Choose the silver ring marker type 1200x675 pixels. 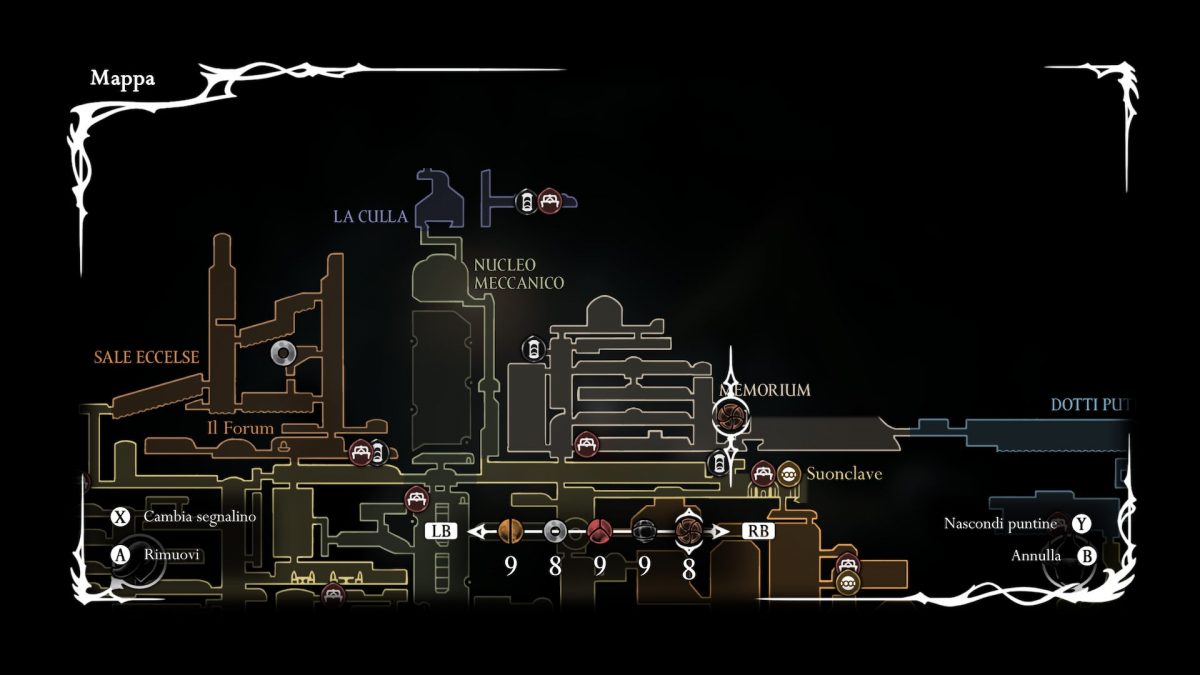click(555, 531)
